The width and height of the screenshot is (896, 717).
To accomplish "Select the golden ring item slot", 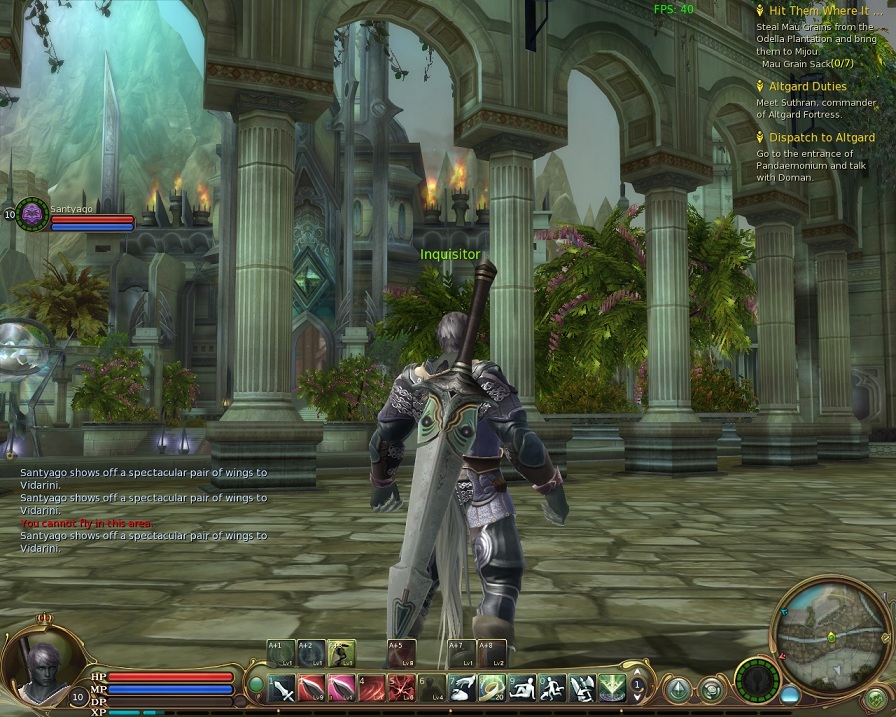I will 492,687.
